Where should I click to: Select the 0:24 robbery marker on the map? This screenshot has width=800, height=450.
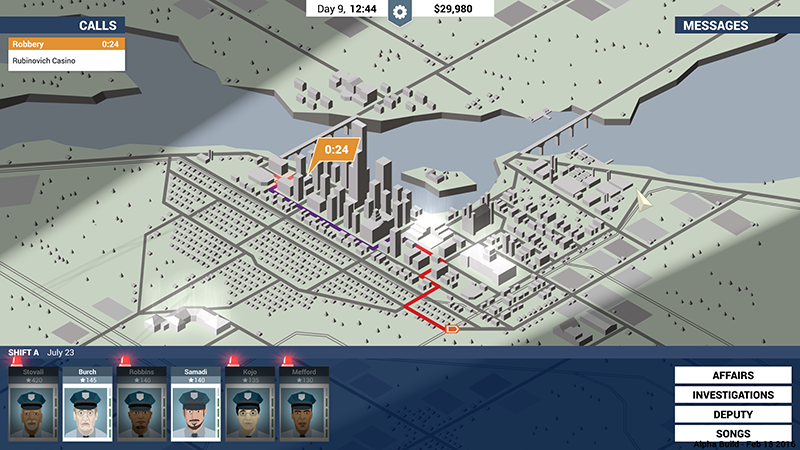click(x=334, y=152)
